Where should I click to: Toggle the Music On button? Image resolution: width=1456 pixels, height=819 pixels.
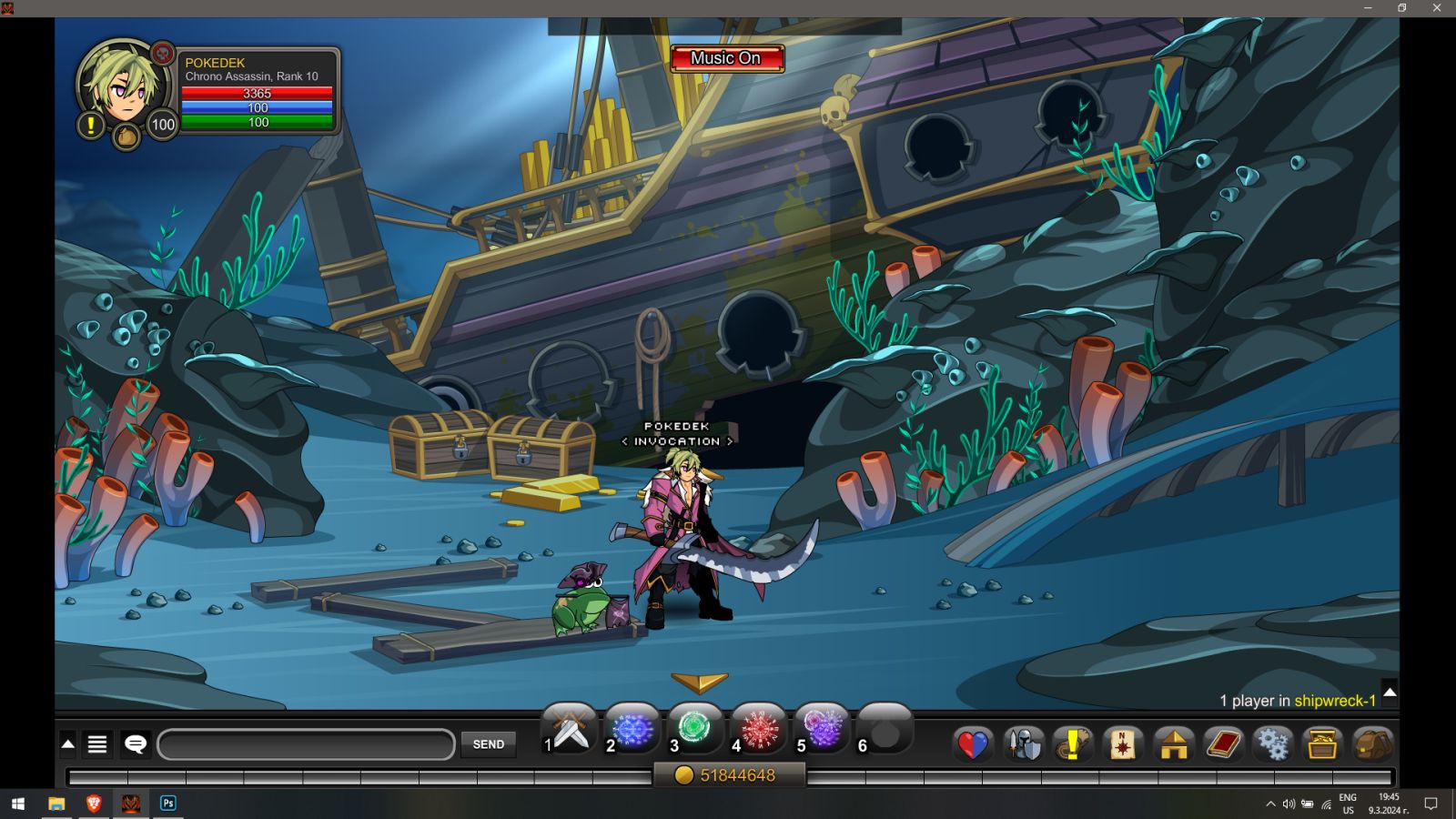click(726, 58)
